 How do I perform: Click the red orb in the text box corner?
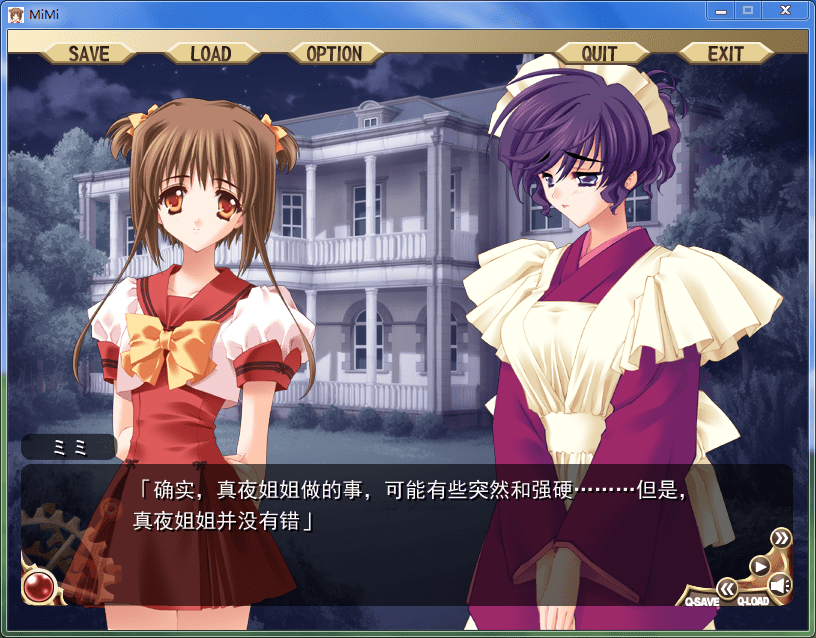(38, 584)
